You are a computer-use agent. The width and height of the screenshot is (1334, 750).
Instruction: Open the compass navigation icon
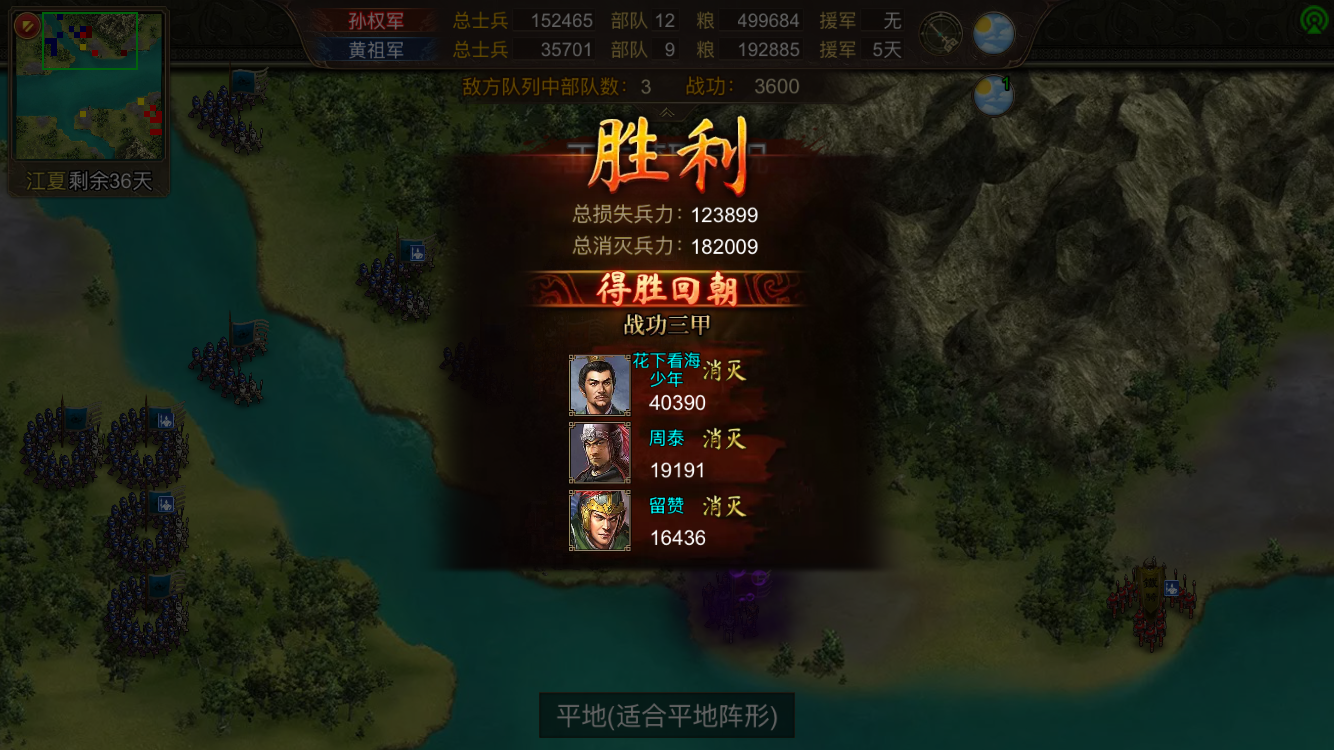pos(940,32)
